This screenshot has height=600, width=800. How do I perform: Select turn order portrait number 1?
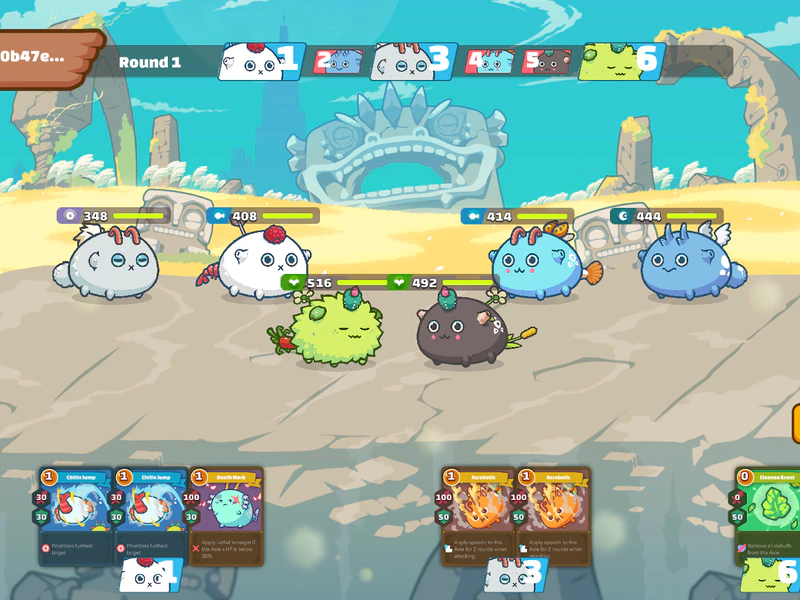[261, 62]
